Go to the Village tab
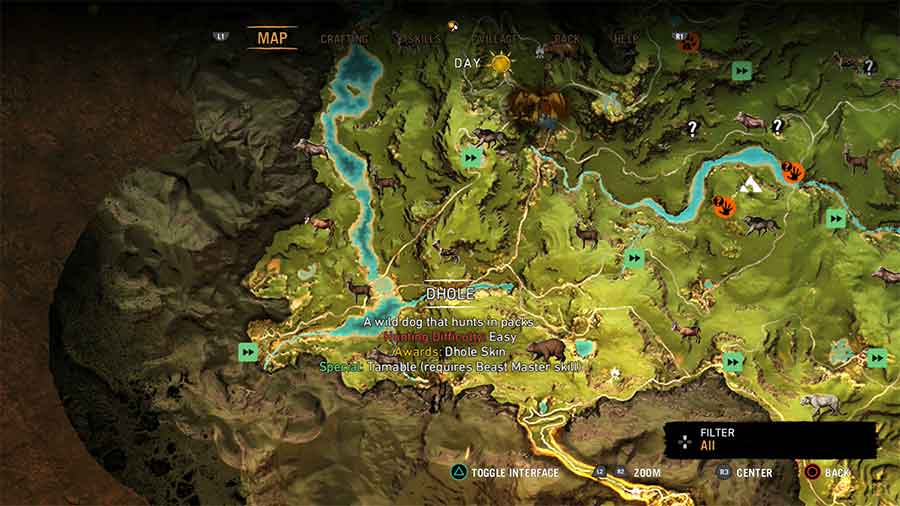This screenshot has width=900, height=506. click(x=496, y=39)
